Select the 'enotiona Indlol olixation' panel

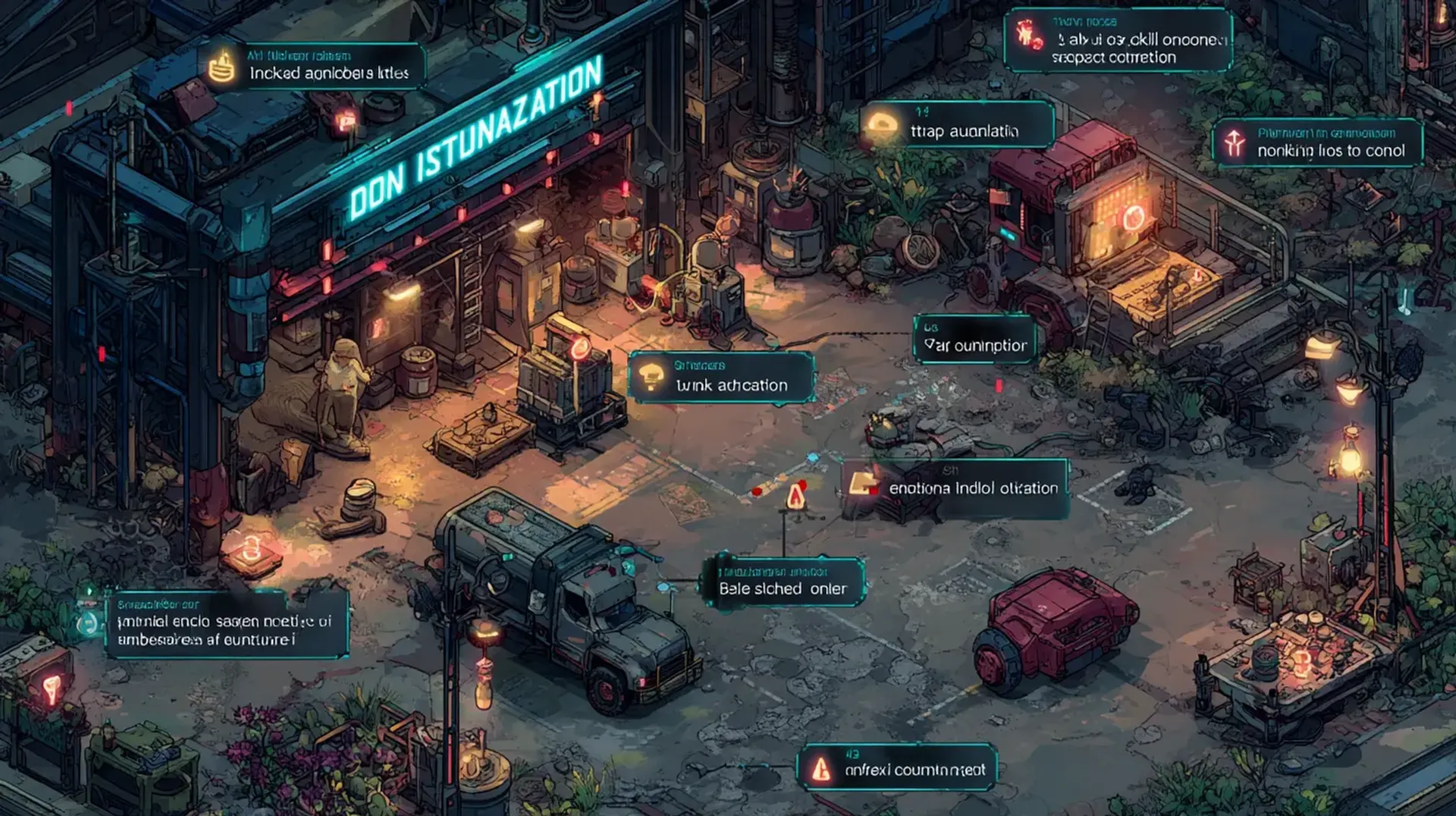[955, 488]
